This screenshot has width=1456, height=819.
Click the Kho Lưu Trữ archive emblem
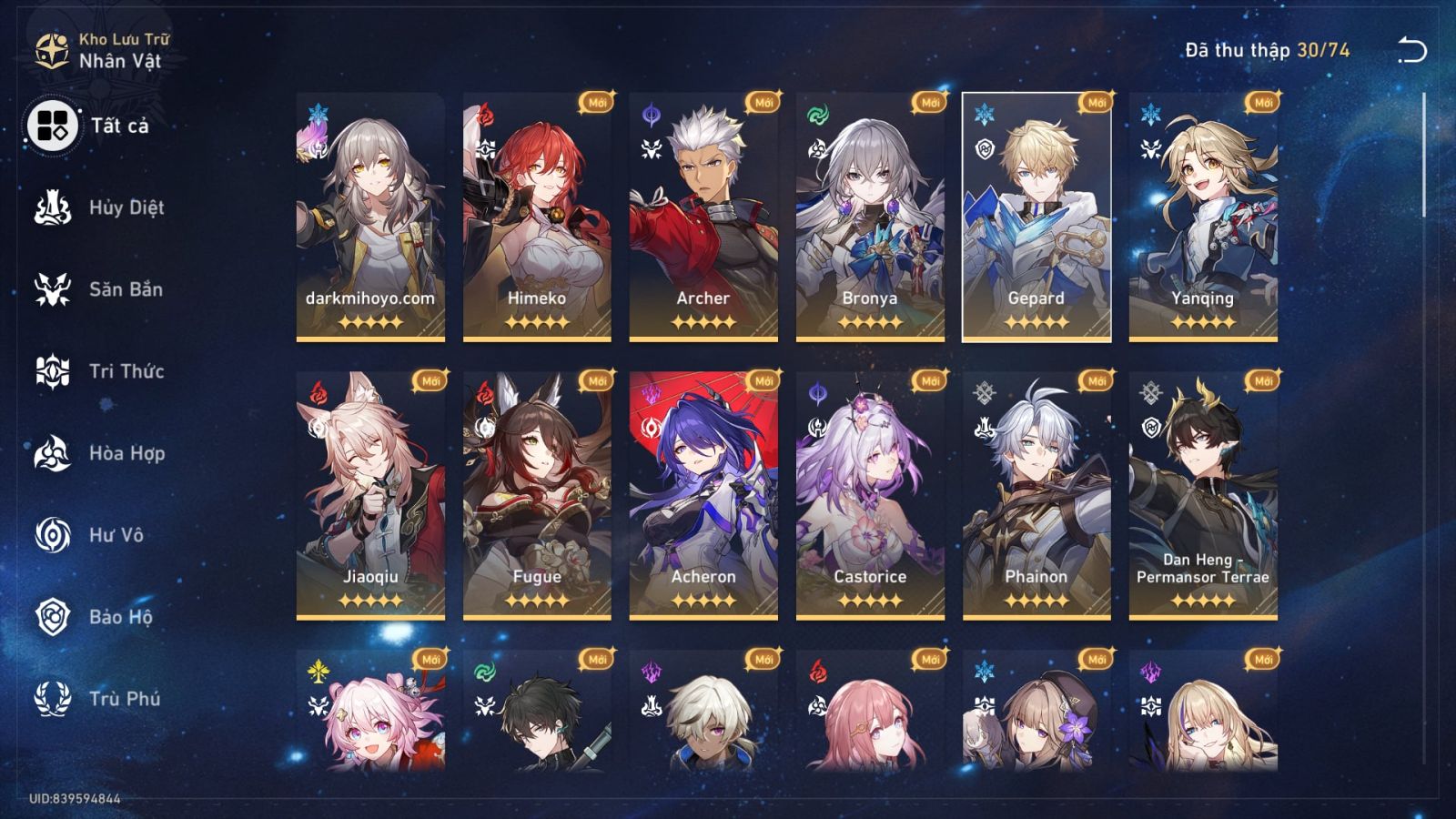(x=50, y=47)
